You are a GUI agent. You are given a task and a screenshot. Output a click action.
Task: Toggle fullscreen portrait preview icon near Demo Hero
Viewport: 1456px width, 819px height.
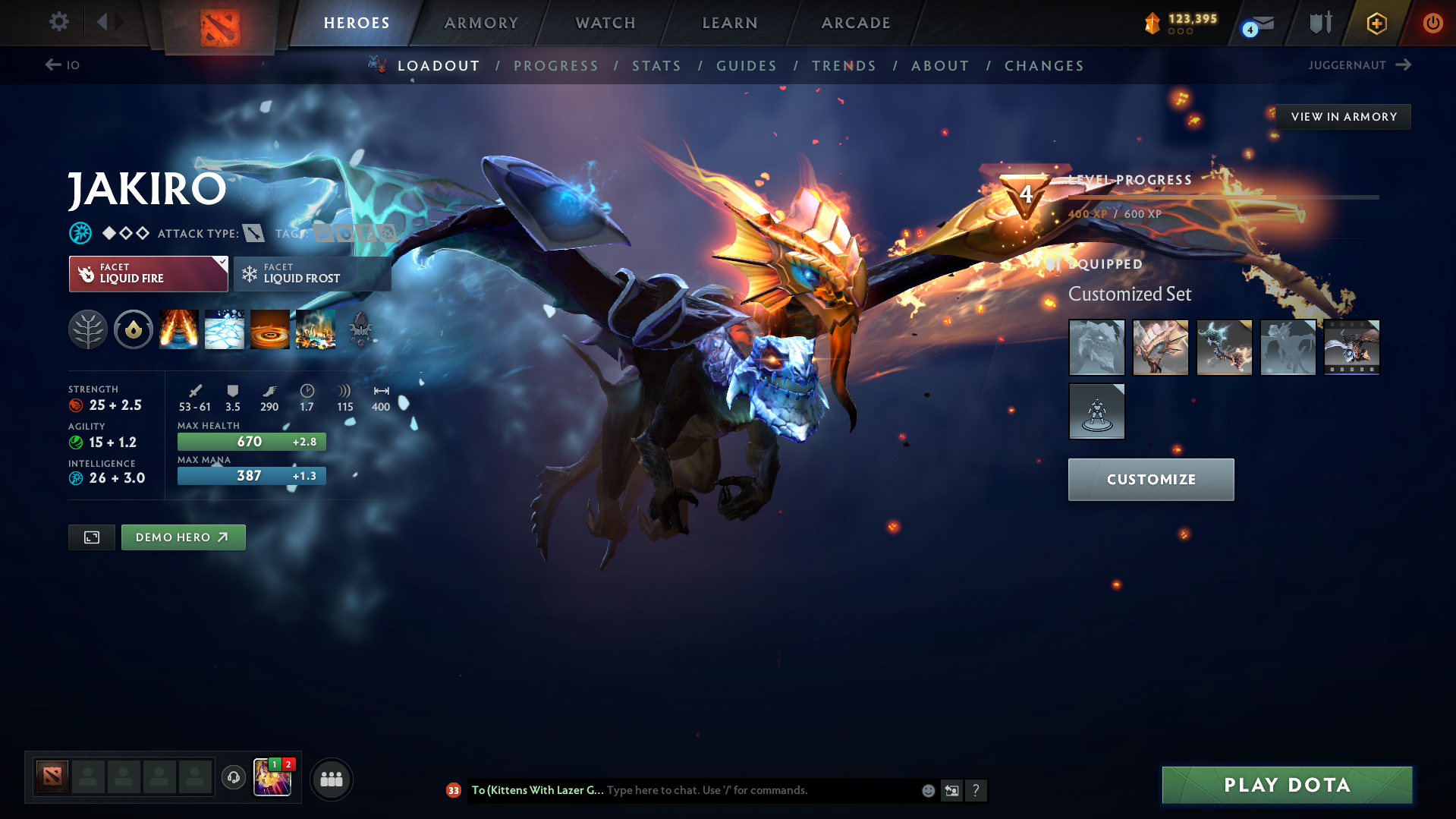[91, 537]
